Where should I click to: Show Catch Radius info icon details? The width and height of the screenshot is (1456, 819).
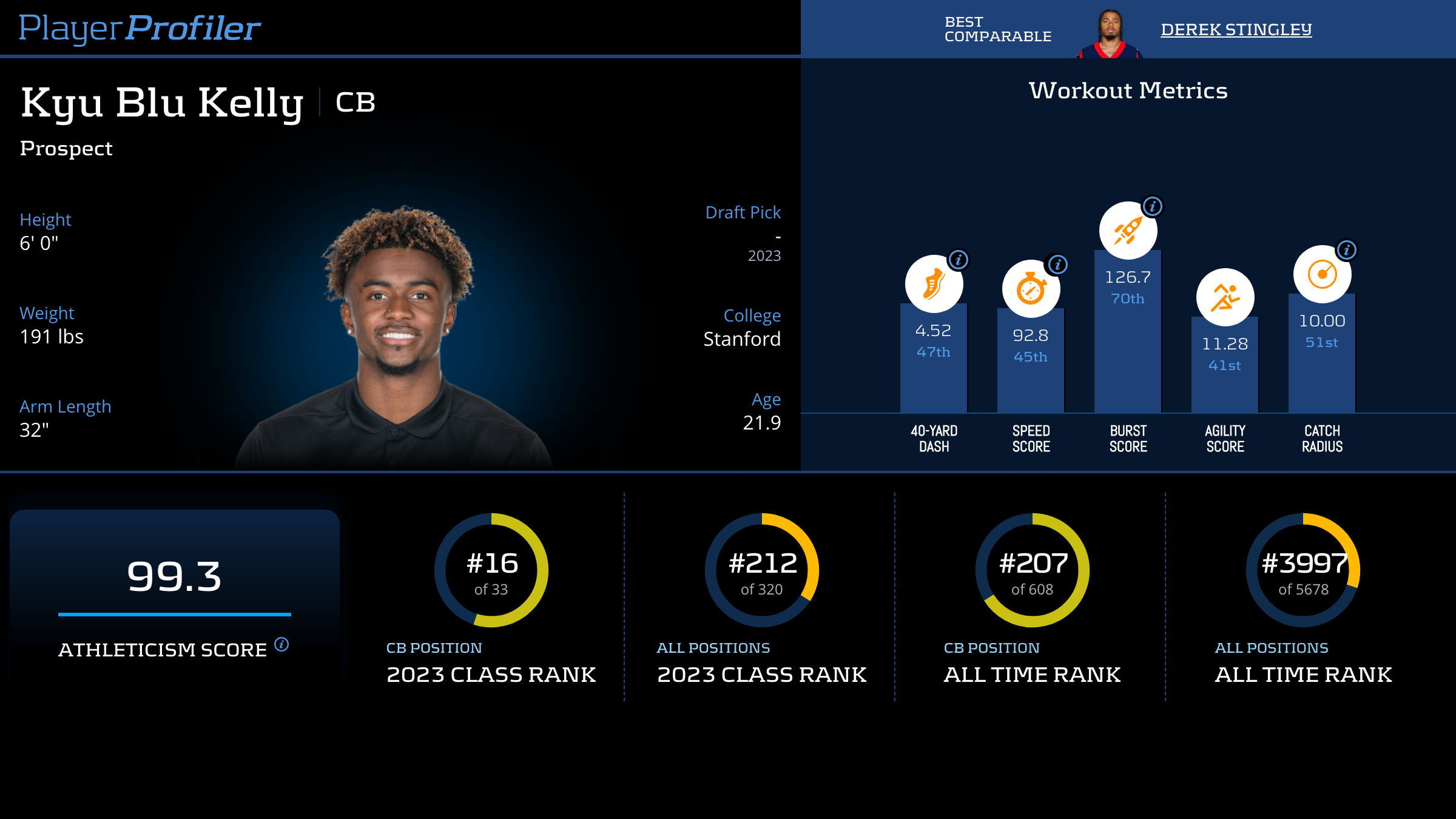tap(1347, 250)
